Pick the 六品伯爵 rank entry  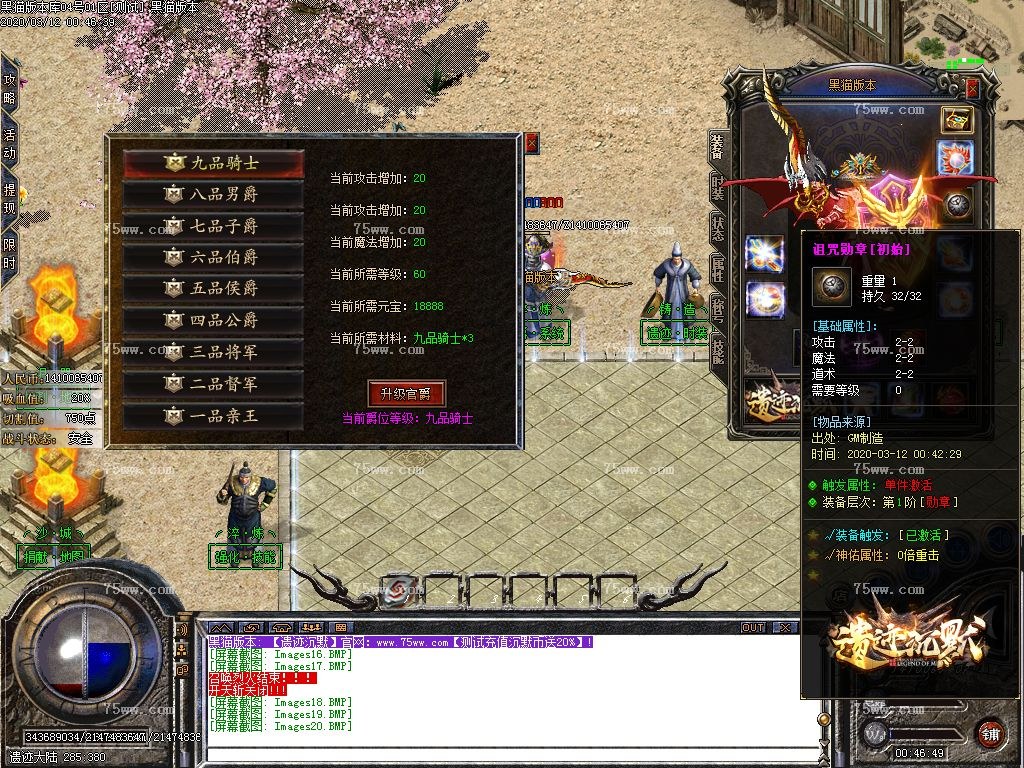point(213,257)
